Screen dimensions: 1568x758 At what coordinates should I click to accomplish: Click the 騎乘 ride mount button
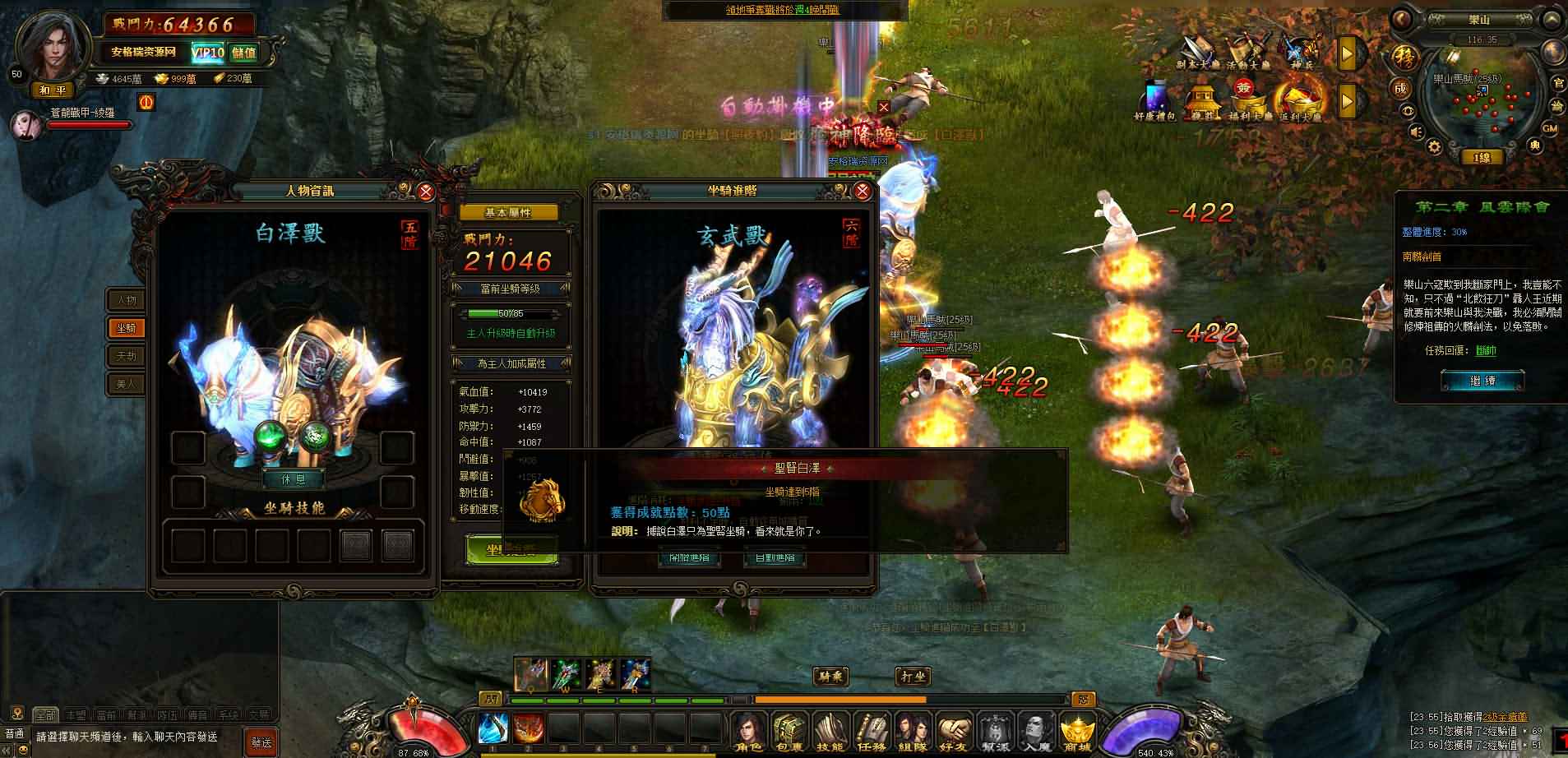click(x=831, y=677)
